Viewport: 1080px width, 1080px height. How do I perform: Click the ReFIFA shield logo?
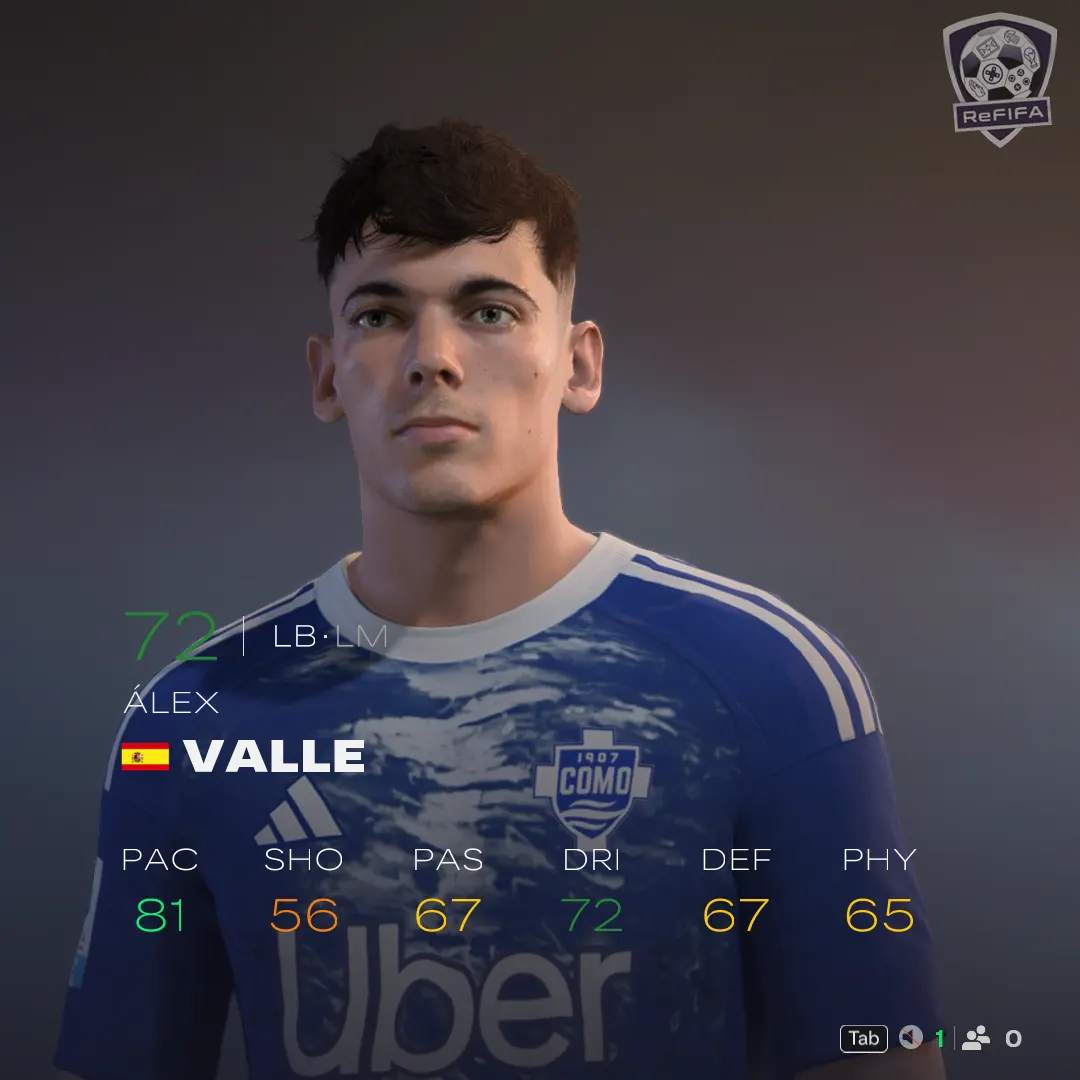click(999, 78)
